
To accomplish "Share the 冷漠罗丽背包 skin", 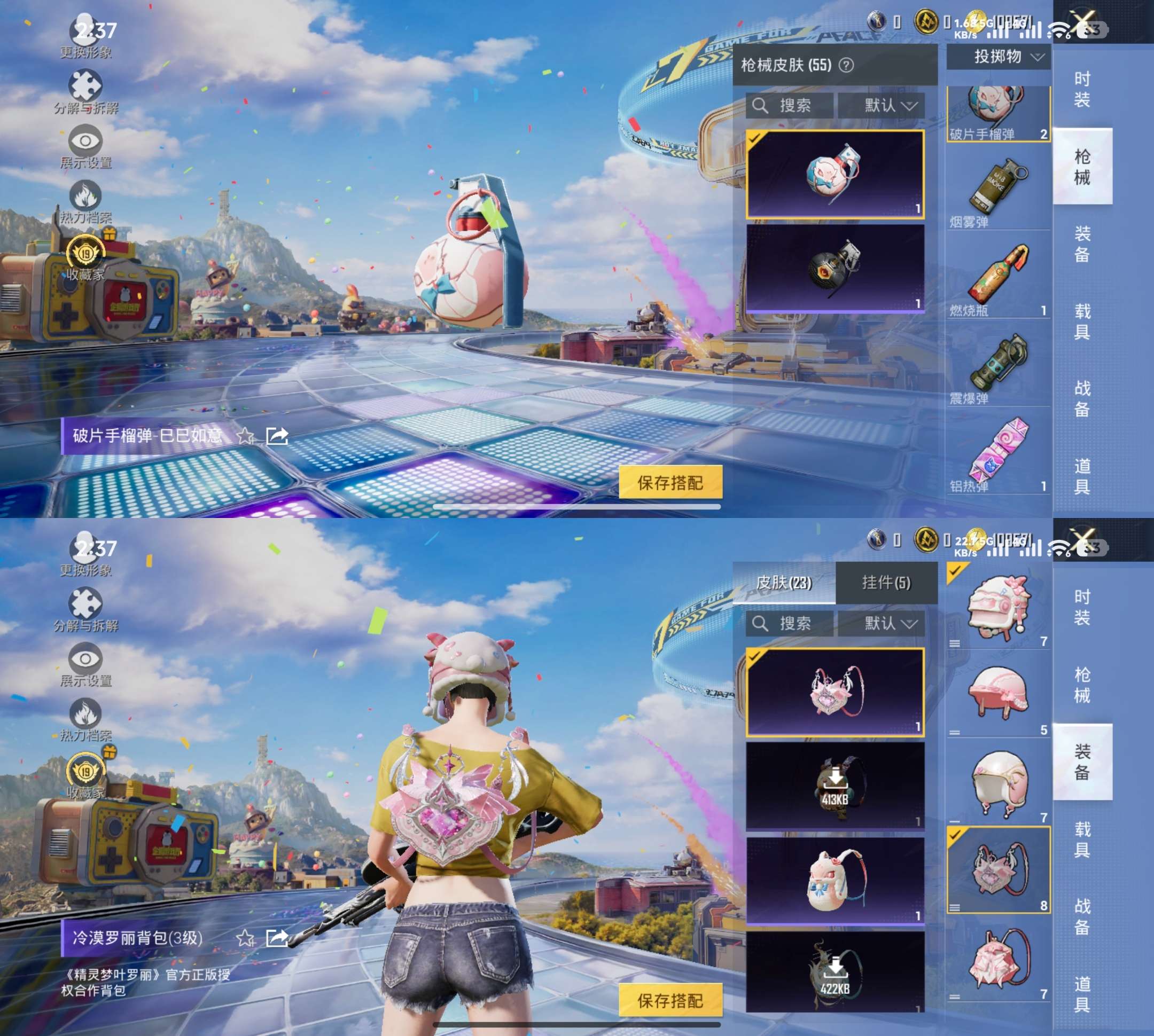I will tap(277, 938).
